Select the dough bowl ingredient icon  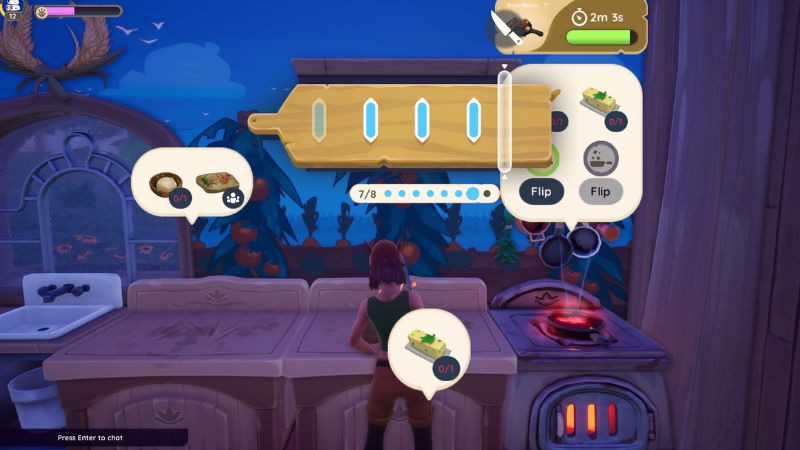pos(166,186)
